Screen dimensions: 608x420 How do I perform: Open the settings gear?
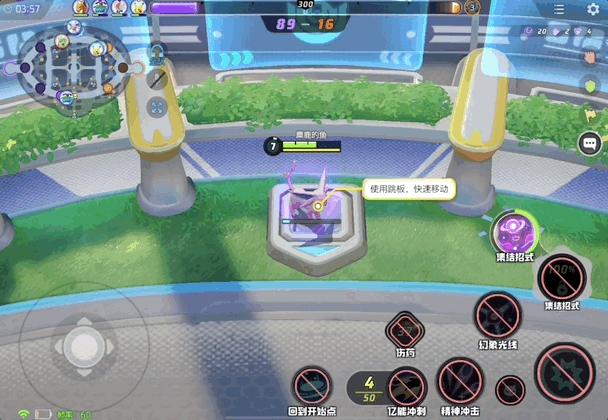tap(593, 9)
